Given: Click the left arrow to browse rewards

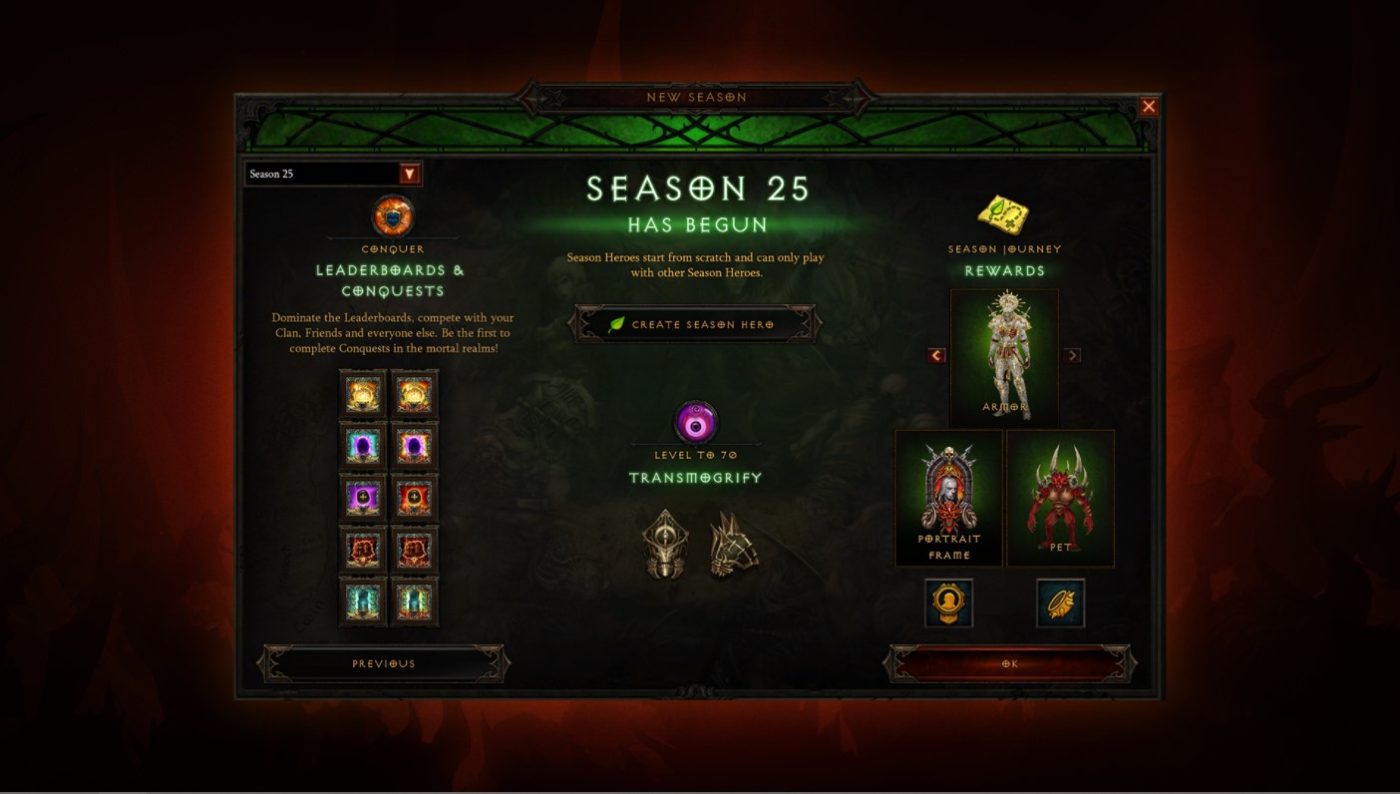Looking at the screenshot, I should (935, 355).
